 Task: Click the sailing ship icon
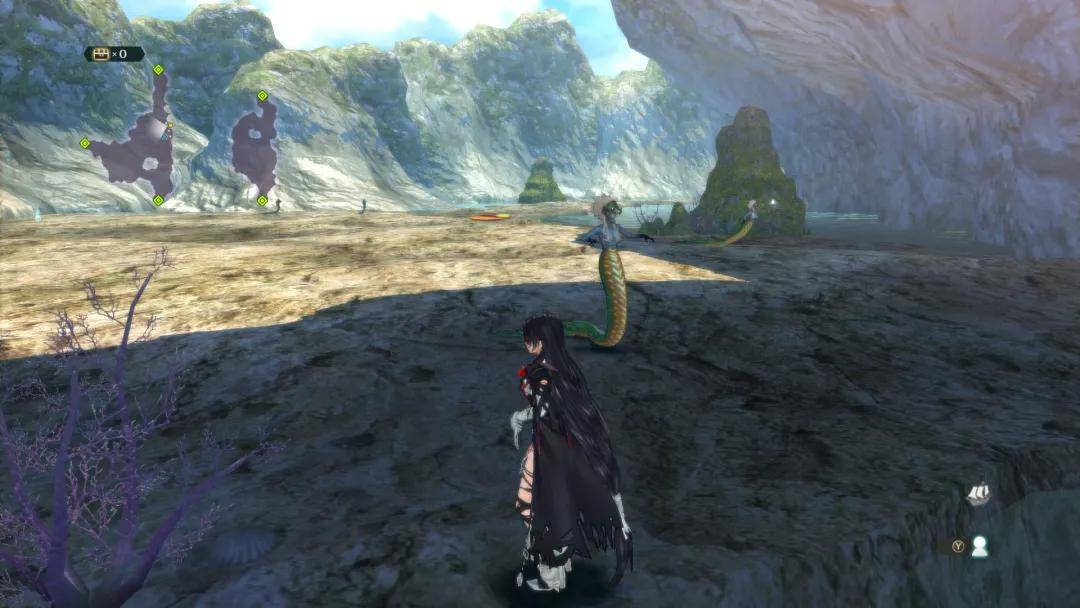[977, 493]
